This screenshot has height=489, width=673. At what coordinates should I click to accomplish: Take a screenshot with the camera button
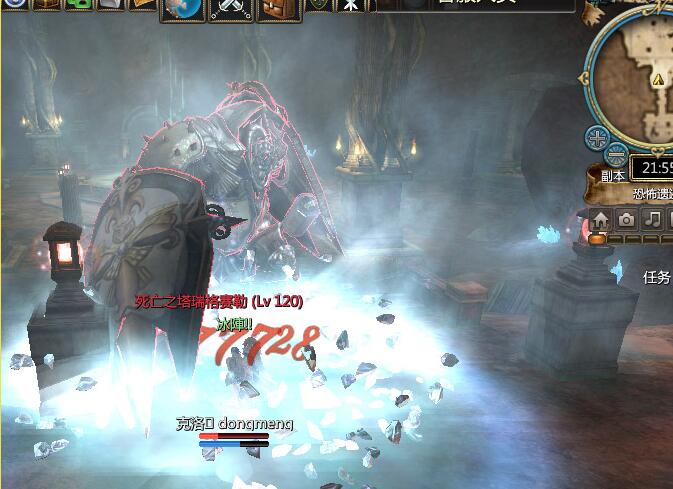[626, 219]
